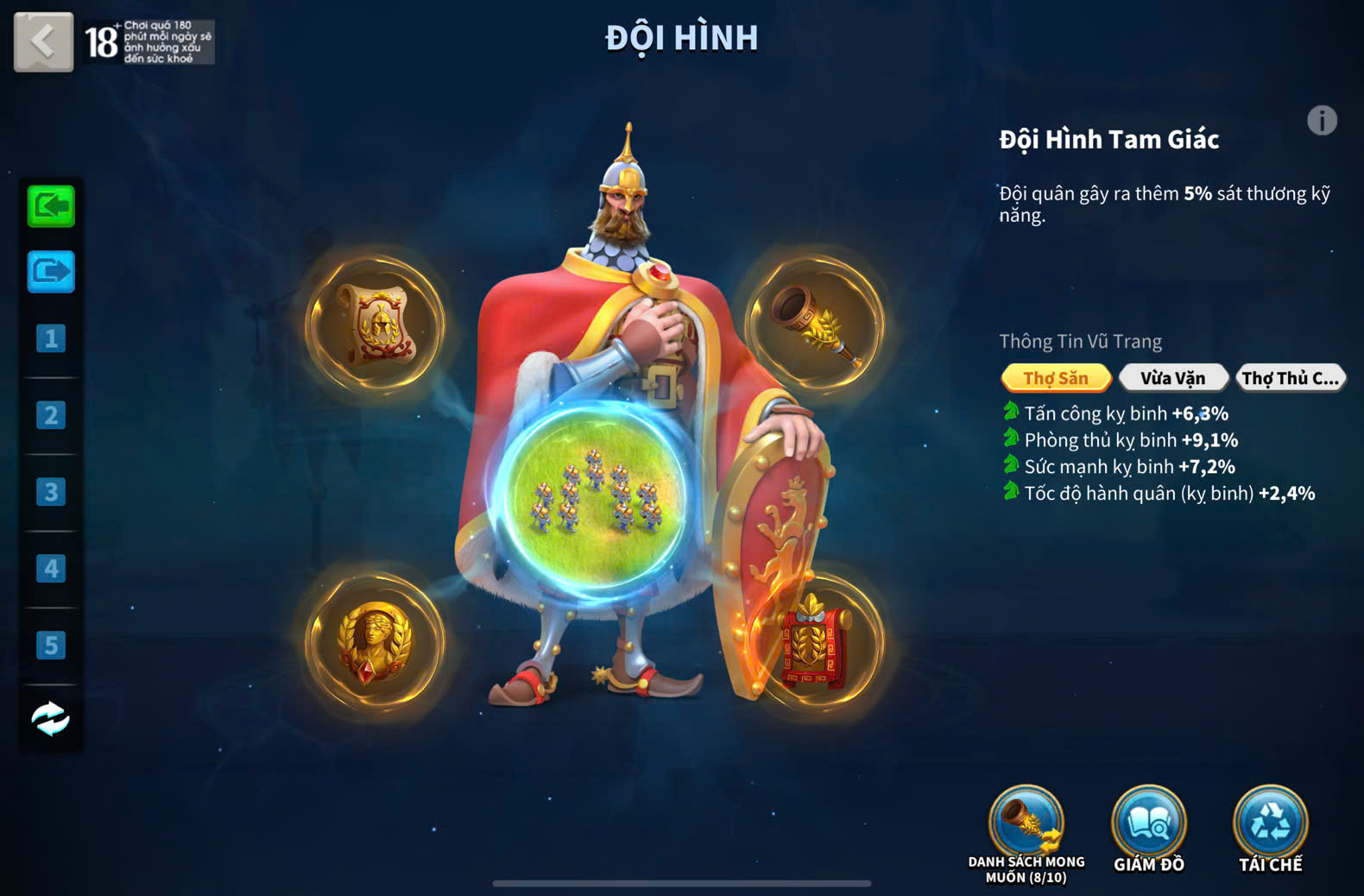Click the blue export arrow button
The height and width of the screenshot is (896, 1364).
(x=51, y=273)
